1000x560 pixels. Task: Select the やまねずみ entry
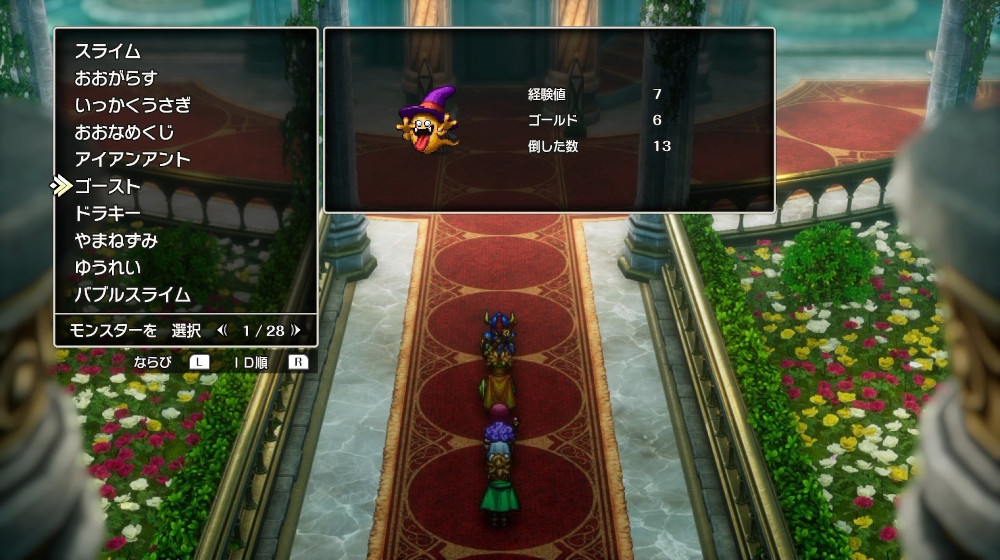click(x=115, y=240)
